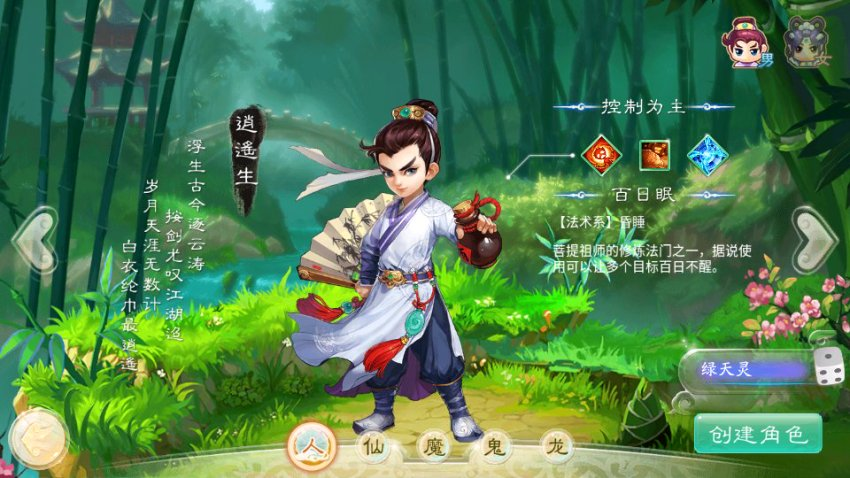Show the previous character with left arrow
850x478 pixels.
[35, 239]
